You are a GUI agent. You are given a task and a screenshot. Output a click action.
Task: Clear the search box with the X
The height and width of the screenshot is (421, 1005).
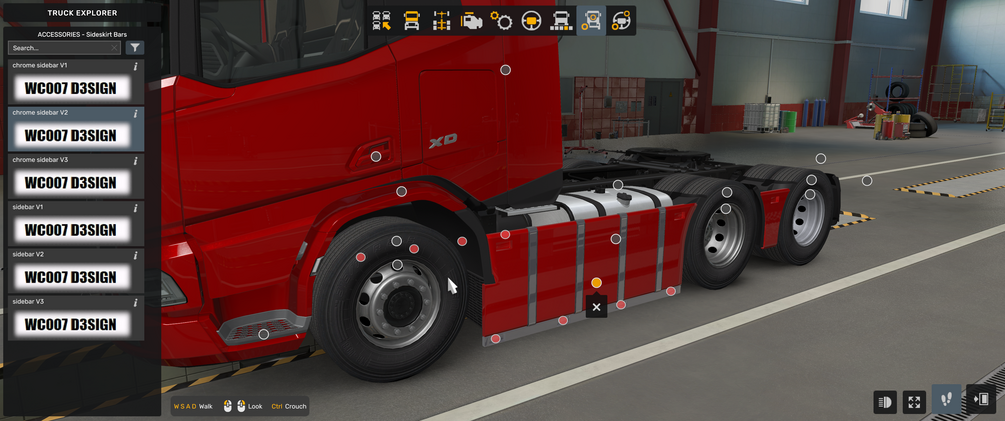pyautogui.click(x=114, y=47)
